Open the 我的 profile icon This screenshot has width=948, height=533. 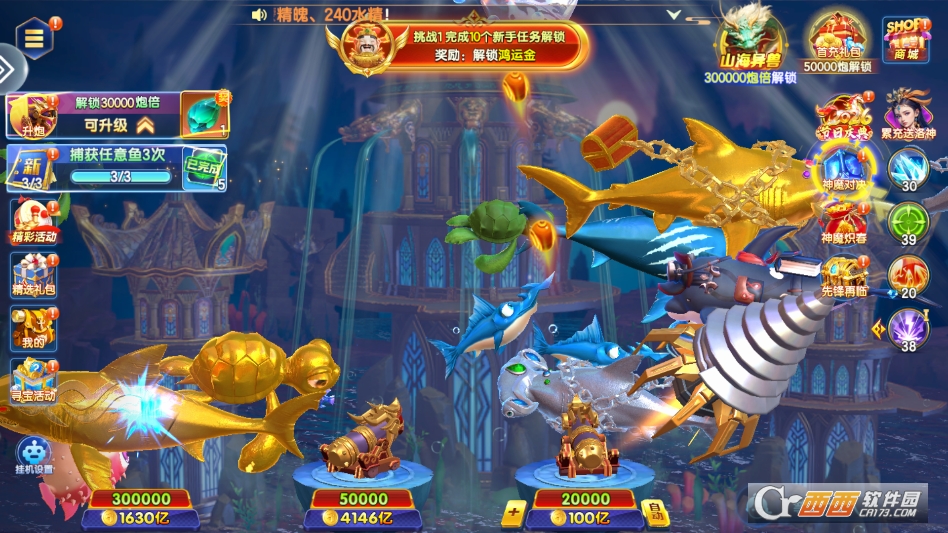(33, 327)
